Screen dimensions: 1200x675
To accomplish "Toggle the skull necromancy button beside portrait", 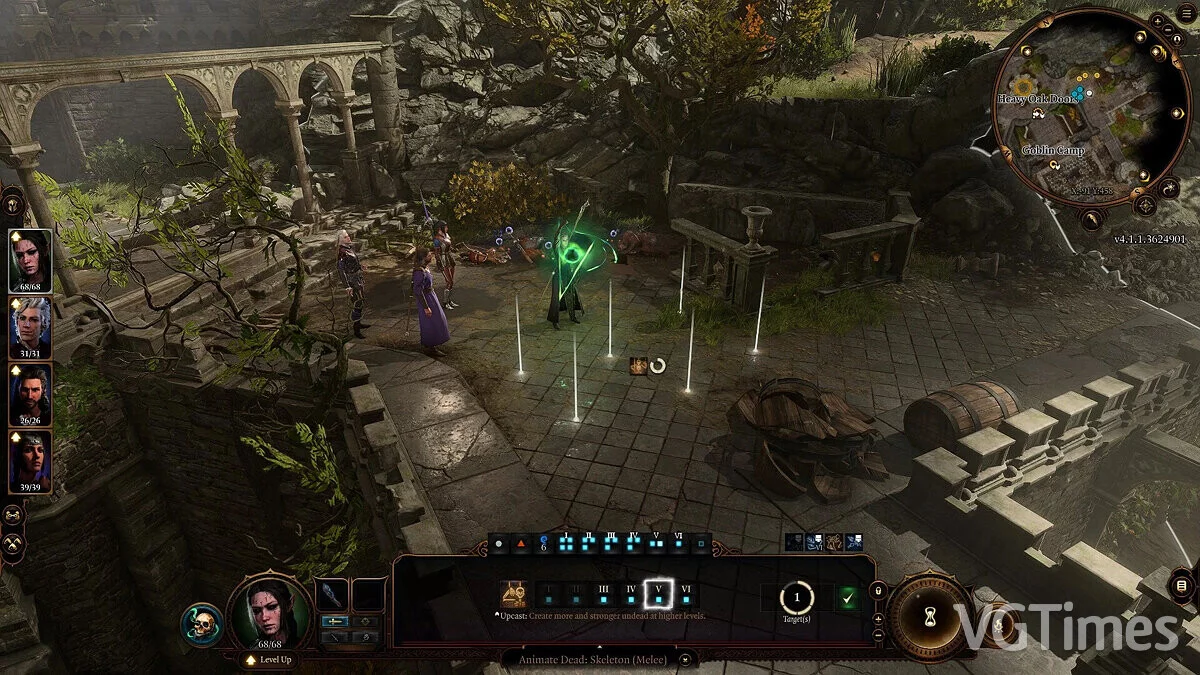I will 202,624.
